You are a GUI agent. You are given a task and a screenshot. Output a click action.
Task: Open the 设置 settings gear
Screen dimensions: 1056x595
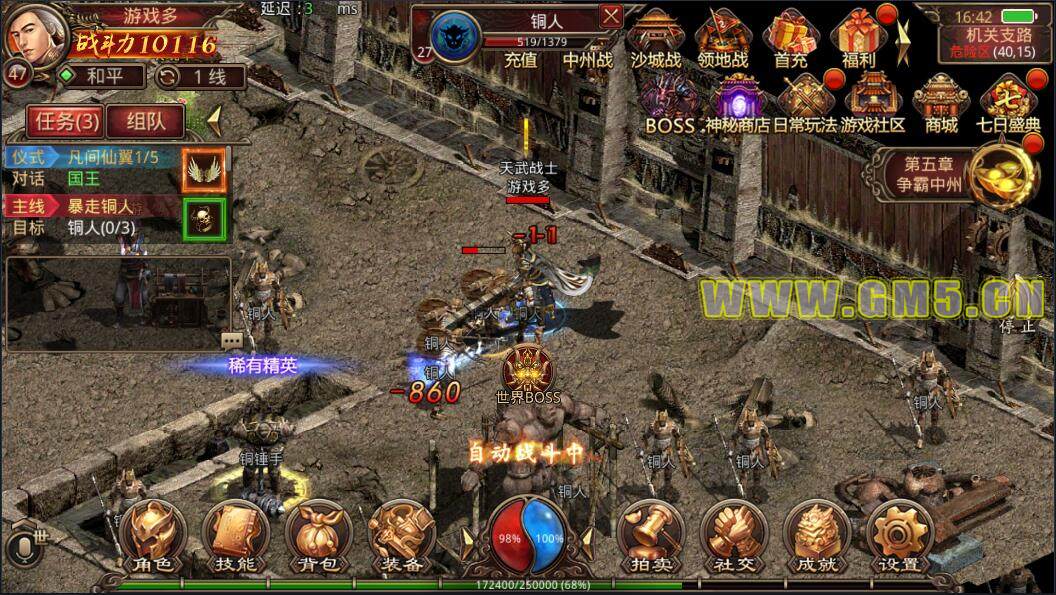(899, 536)
